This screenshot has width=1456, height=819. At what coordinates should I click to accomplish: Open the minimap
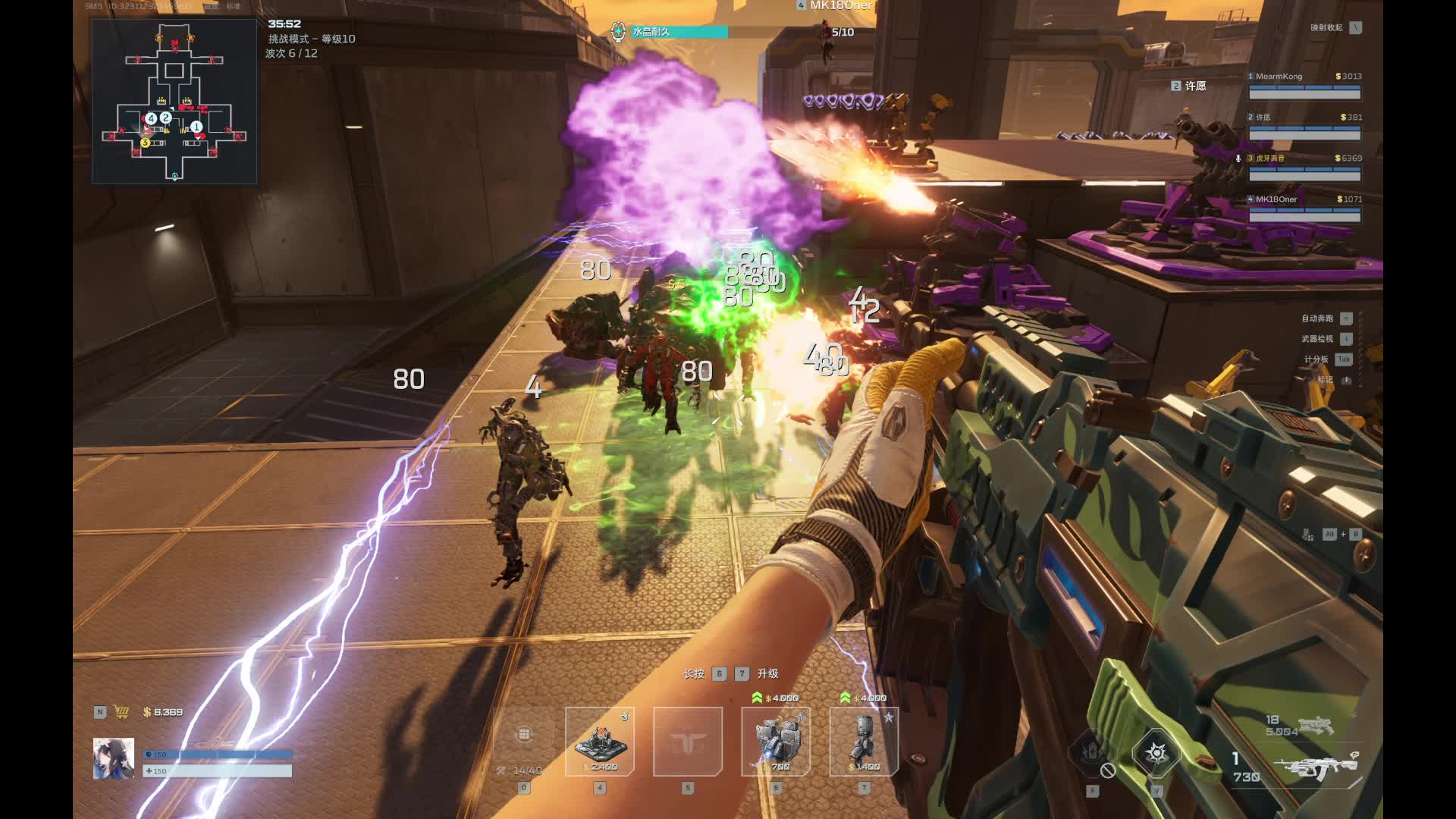pos(174,102)
